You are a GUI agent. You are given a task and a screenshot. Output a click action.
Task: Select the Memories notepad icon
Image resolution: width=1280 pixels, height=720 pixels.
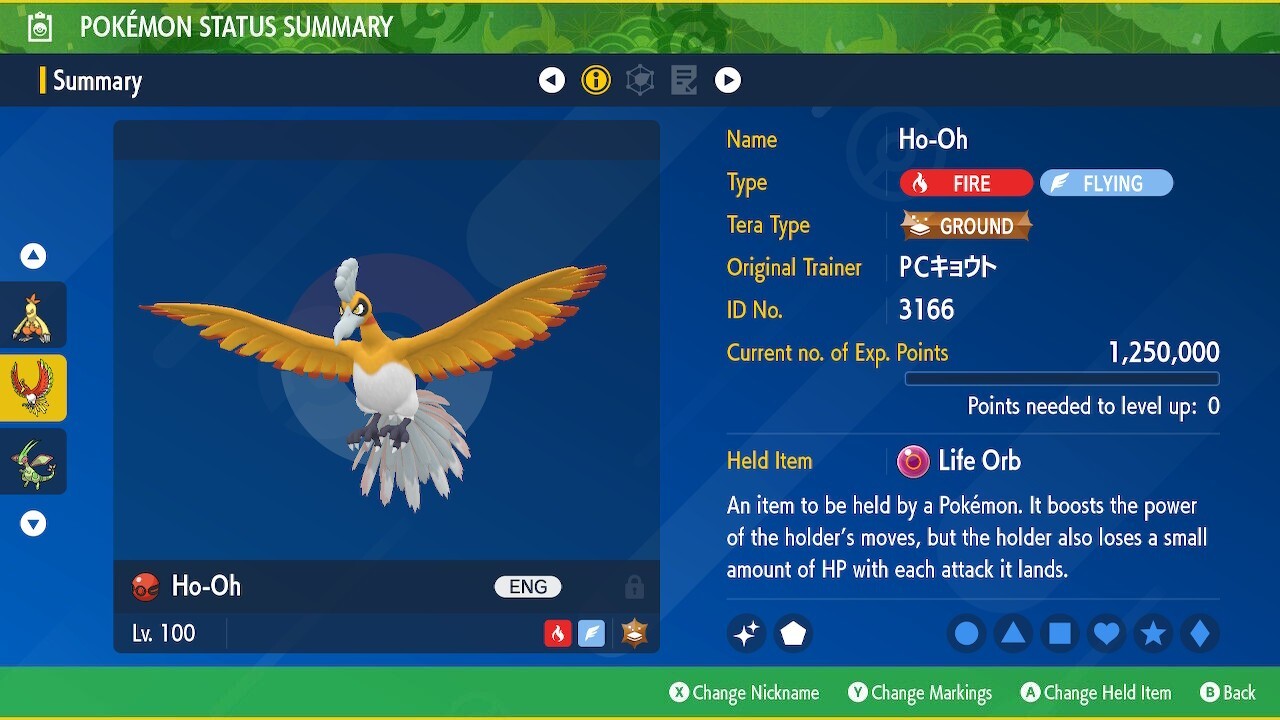[x=684, y=80]
